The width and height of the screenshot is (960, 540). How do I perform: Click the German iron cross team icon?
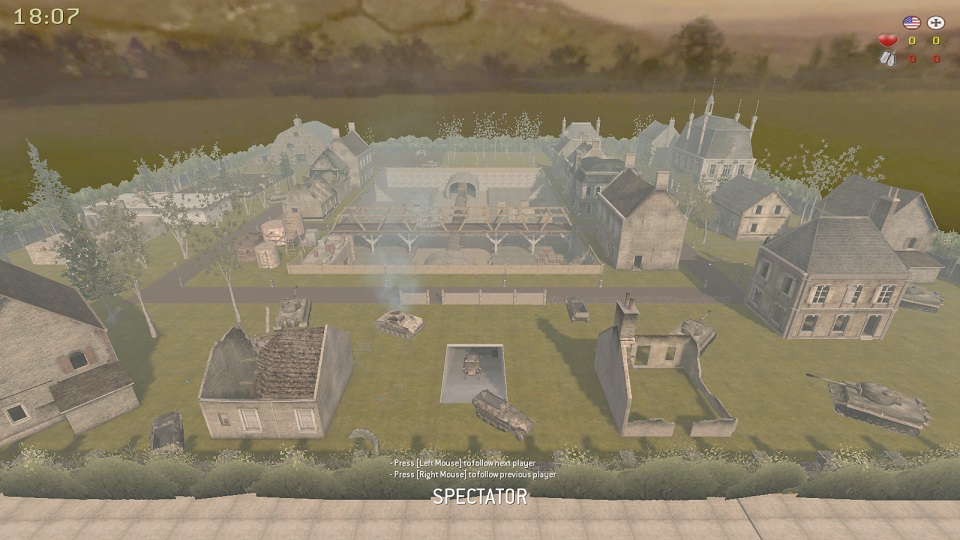(x=936, y=21)
